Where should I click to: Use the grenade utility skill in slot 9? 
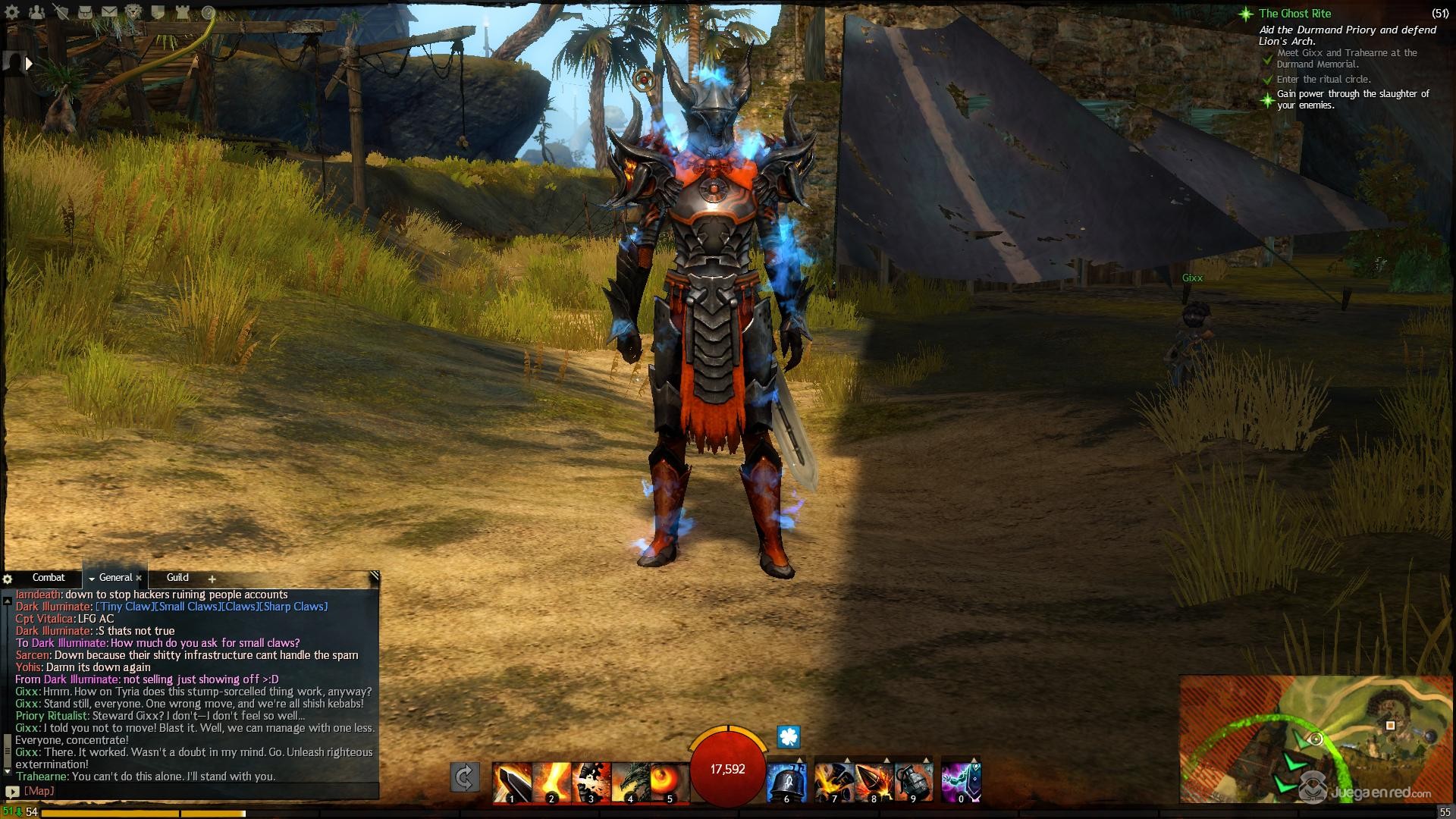pos(913,783)
